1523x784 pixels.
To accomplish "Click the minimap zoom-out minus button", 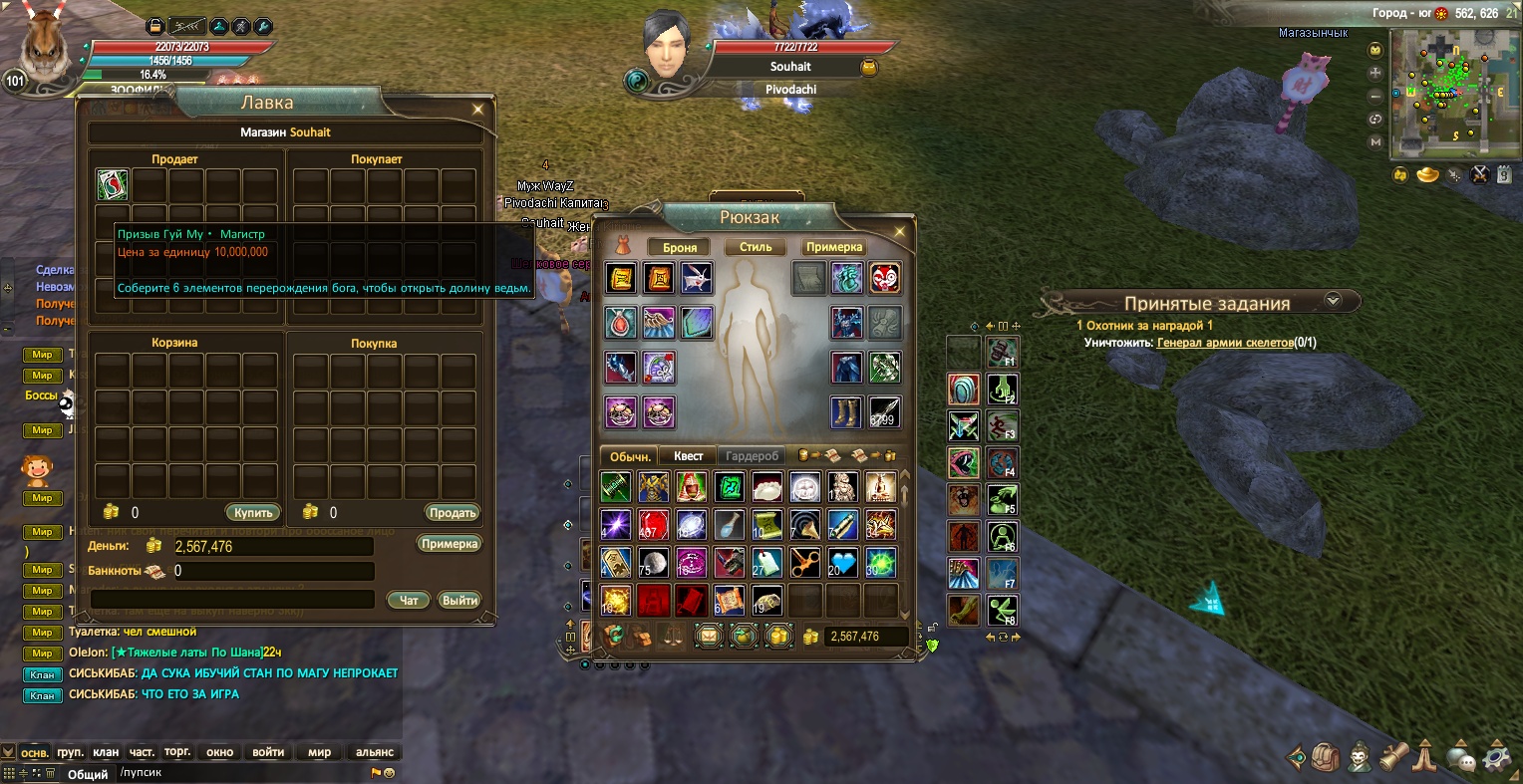I will [1375, 96].
